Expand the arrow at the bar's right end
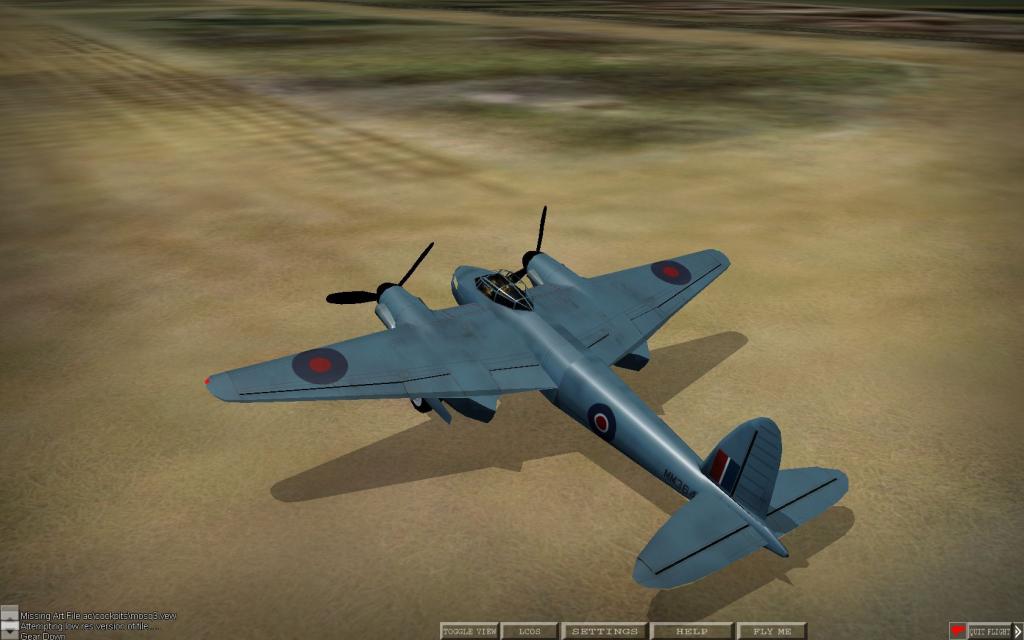Screen dimensions: 1024x640 (1018, 631)
